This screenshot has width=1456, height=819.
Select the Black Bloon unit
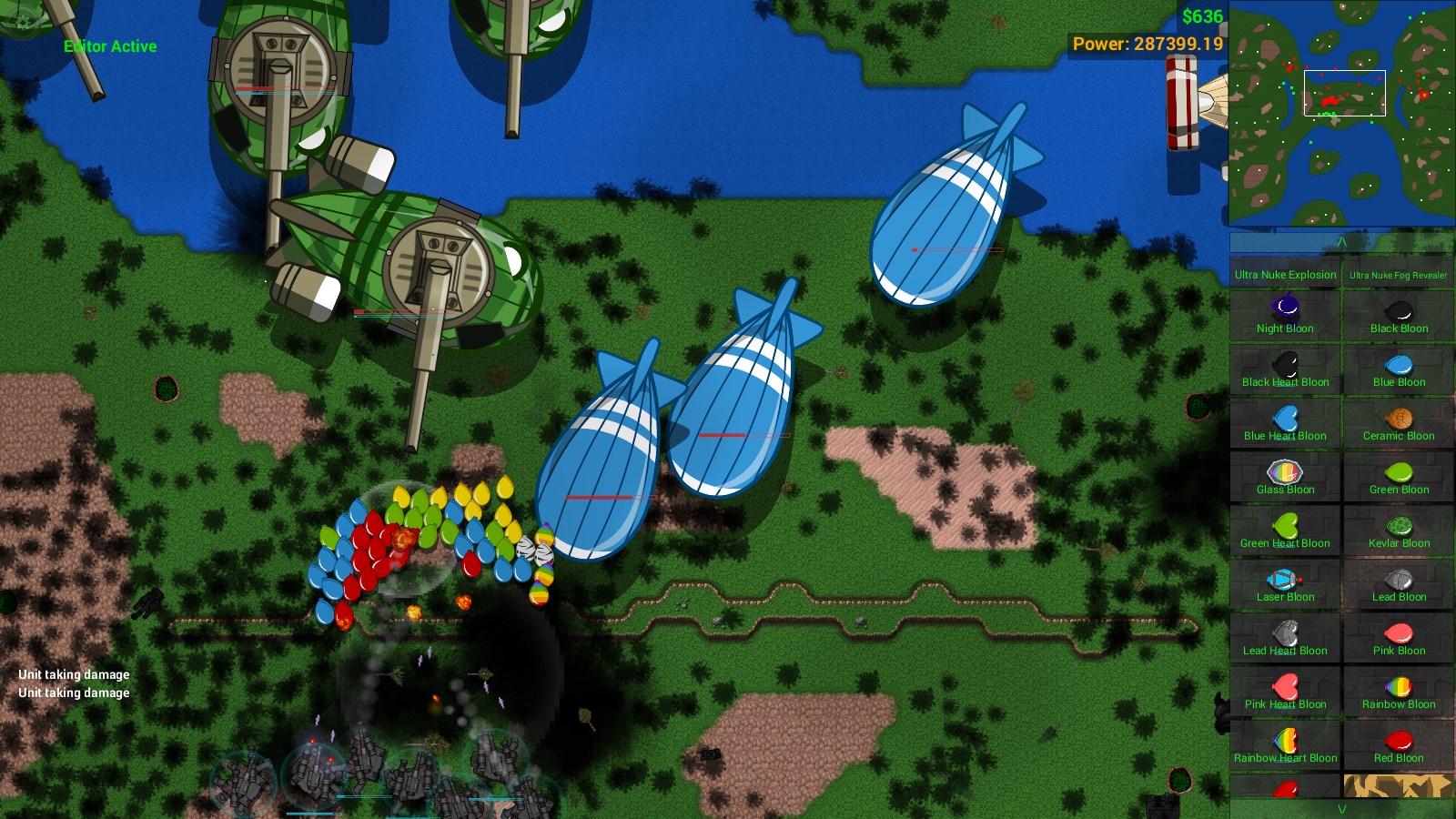(1399, 315)
